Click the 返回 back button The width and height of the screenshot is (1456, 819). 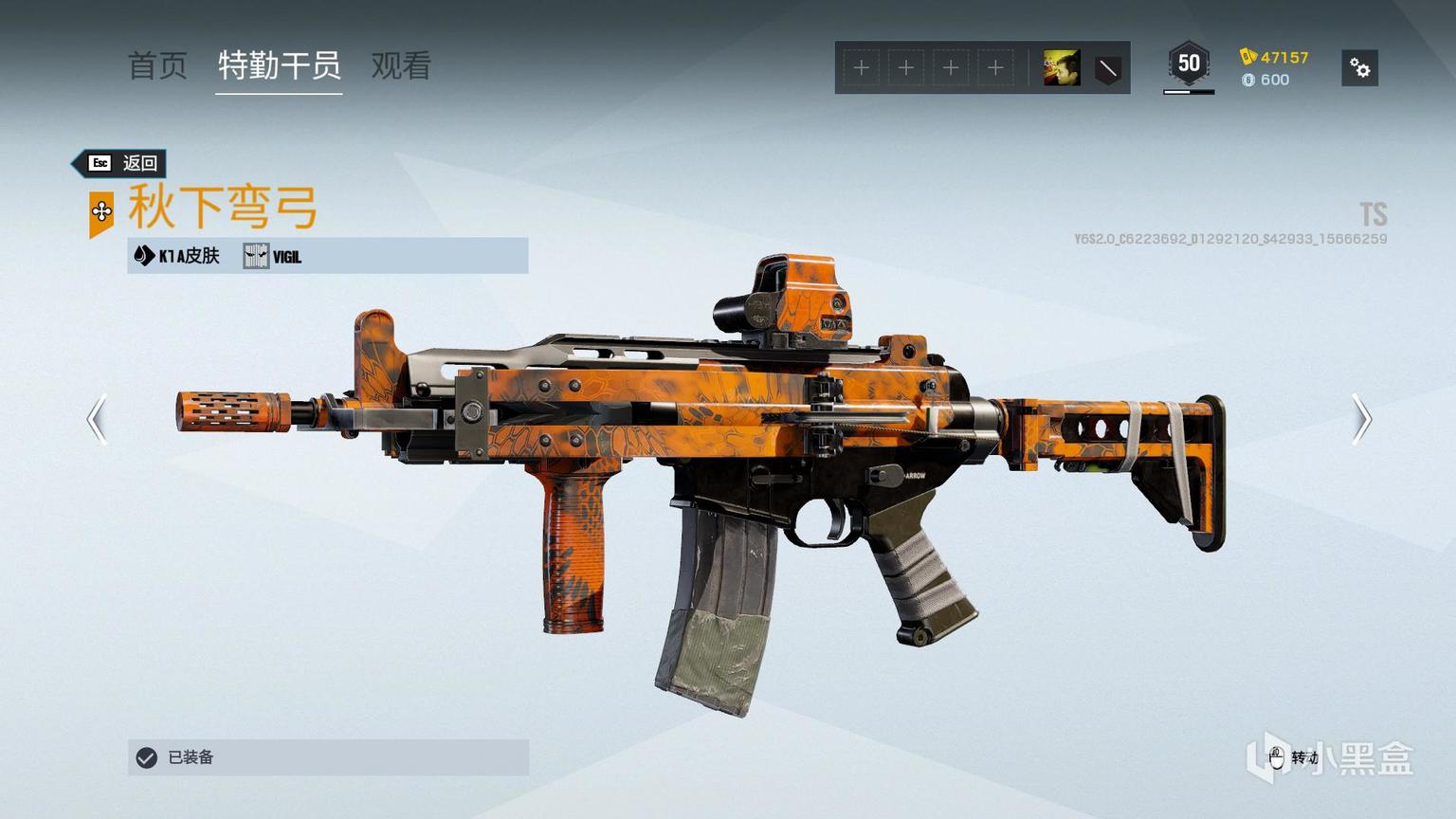pos(121,163)
